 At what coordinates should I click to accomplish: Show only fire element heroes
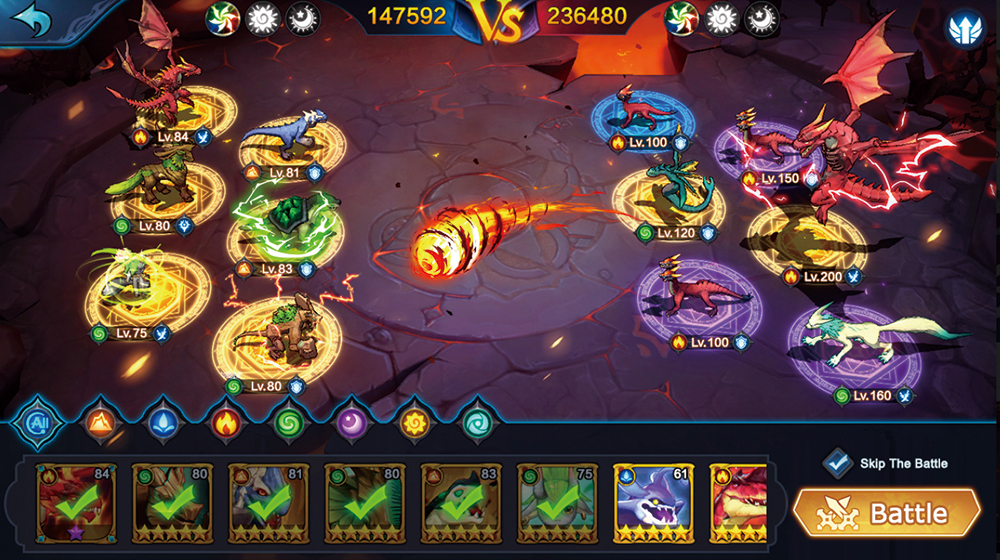click(x=226, y=423)
